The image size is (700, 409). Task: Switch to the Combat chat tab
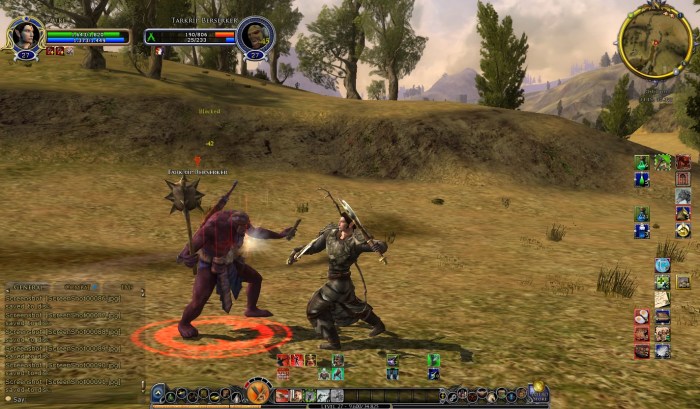[75, 287]
